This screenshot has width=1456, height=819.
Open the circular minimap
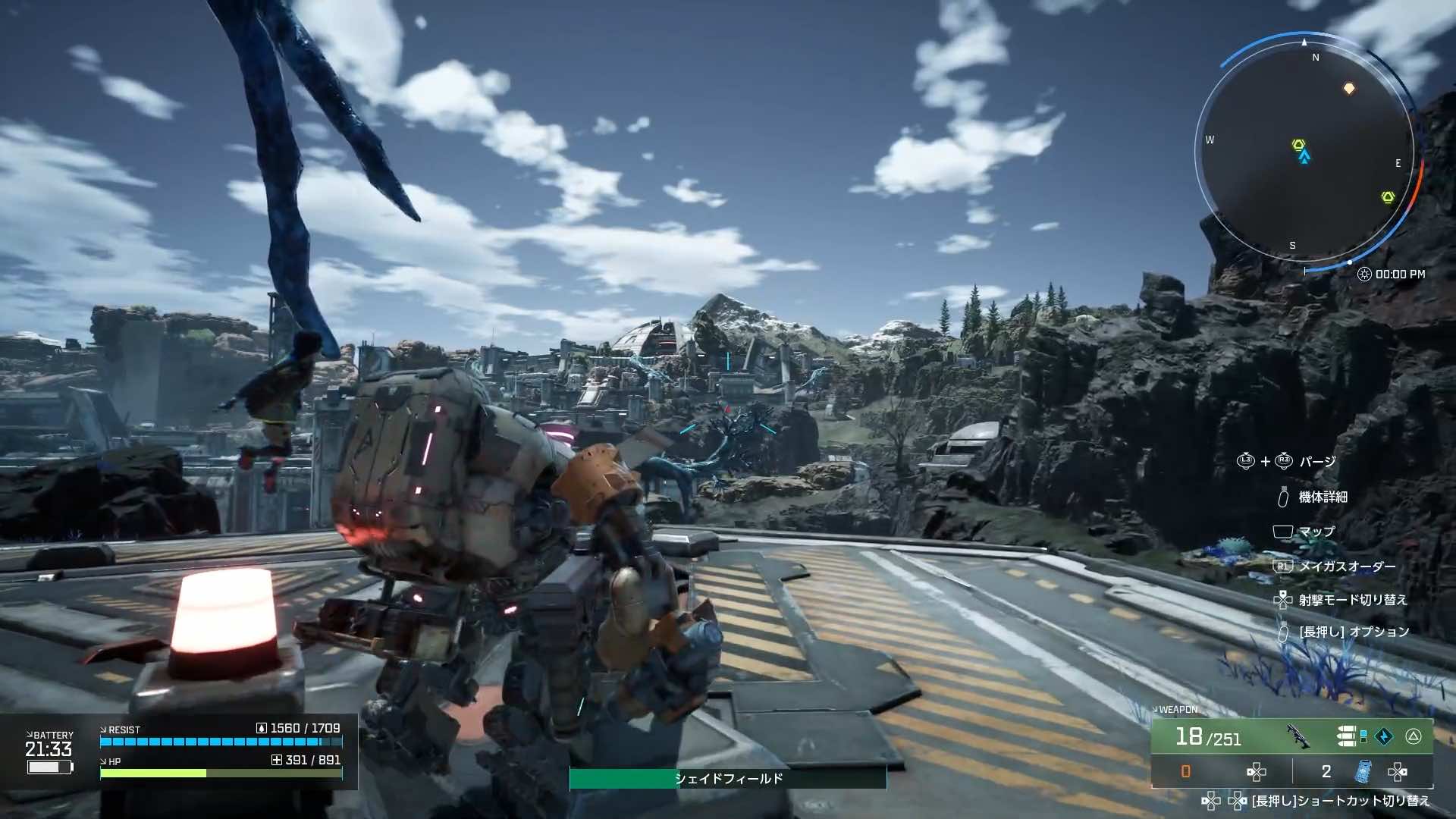(1304, 152)
